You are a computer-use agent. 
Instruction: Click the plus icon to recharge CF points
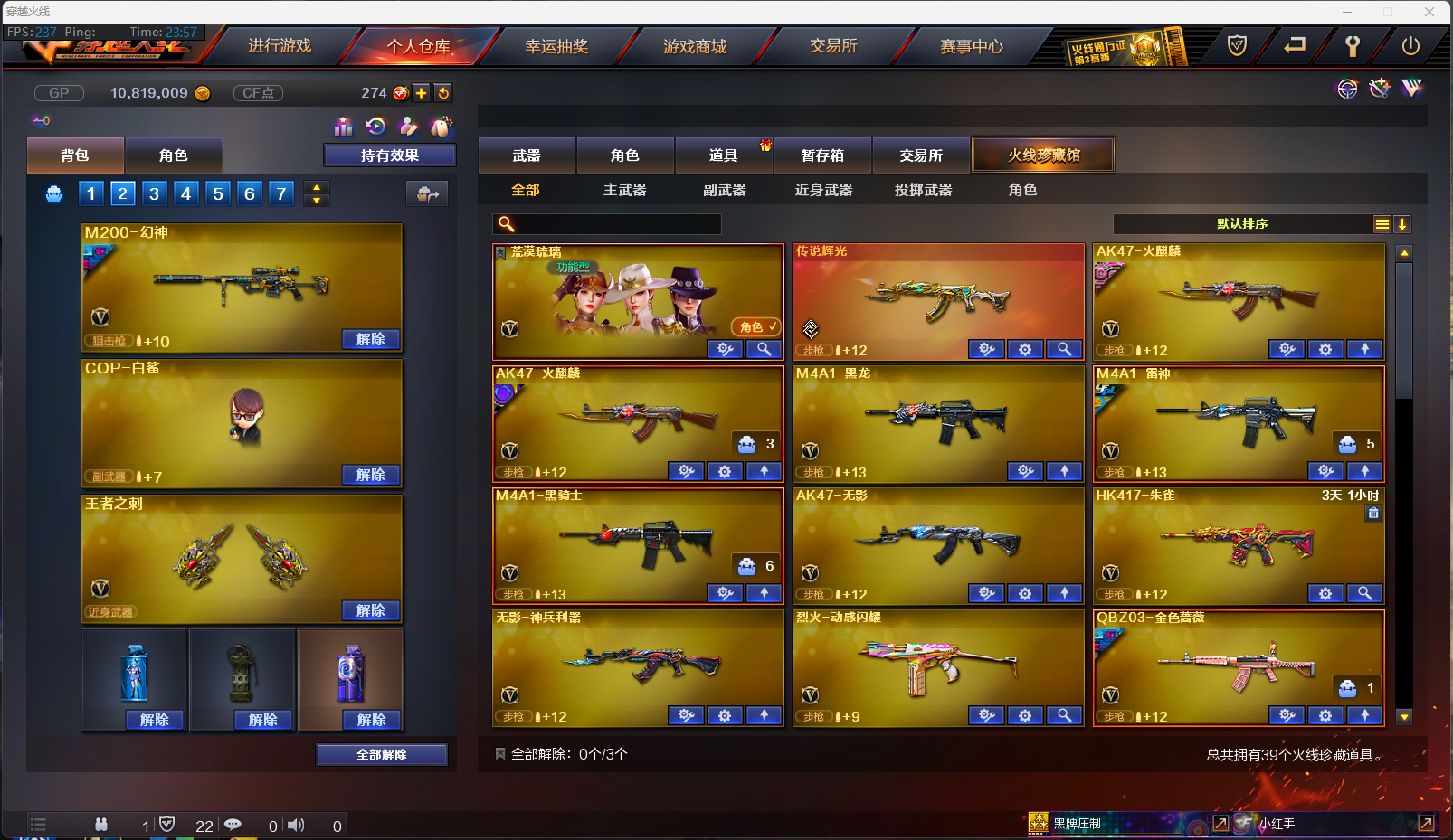pos(422,92)
